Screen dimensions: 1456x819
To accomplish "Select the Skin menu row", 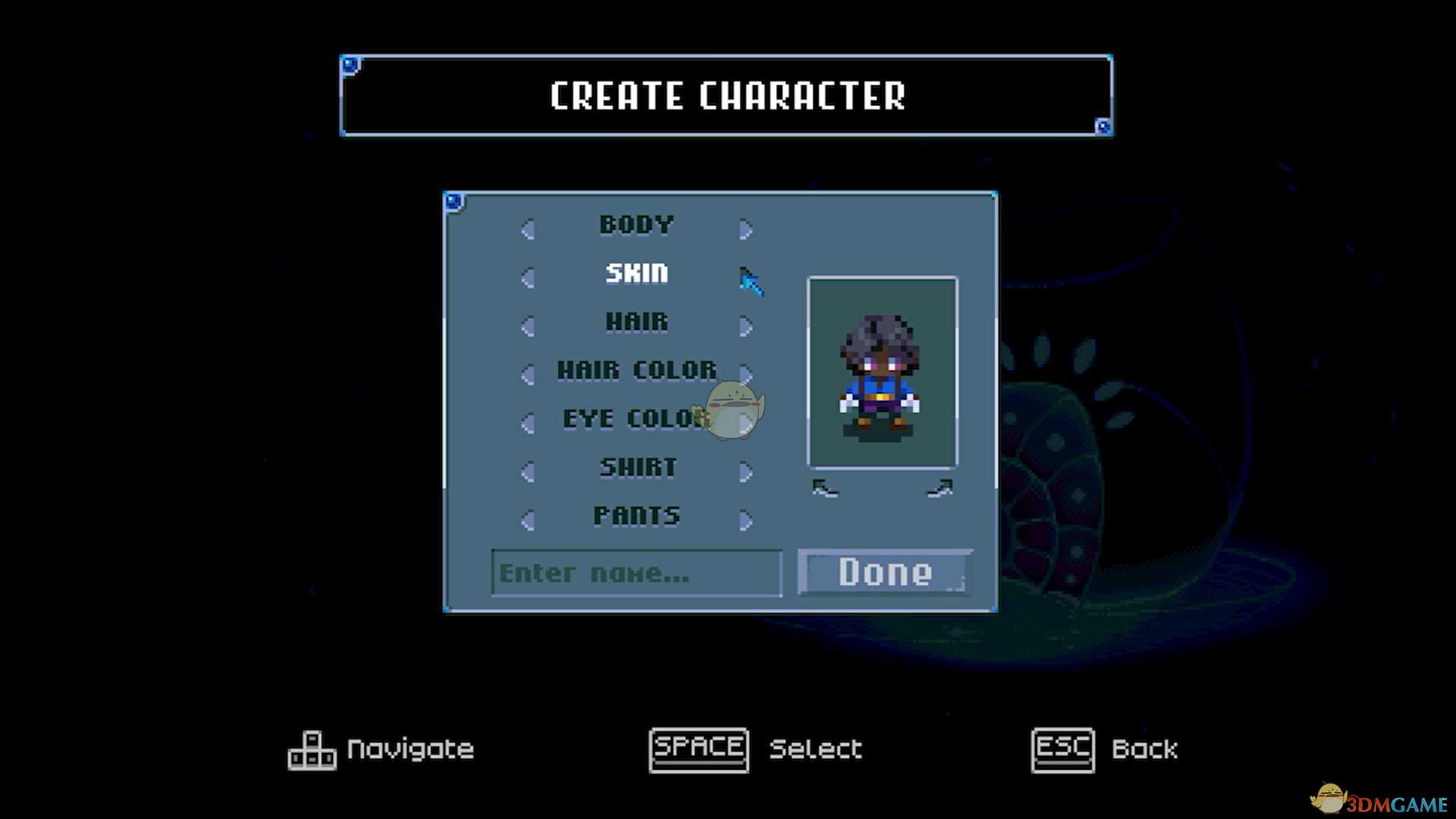I will [x=636, y=273].
